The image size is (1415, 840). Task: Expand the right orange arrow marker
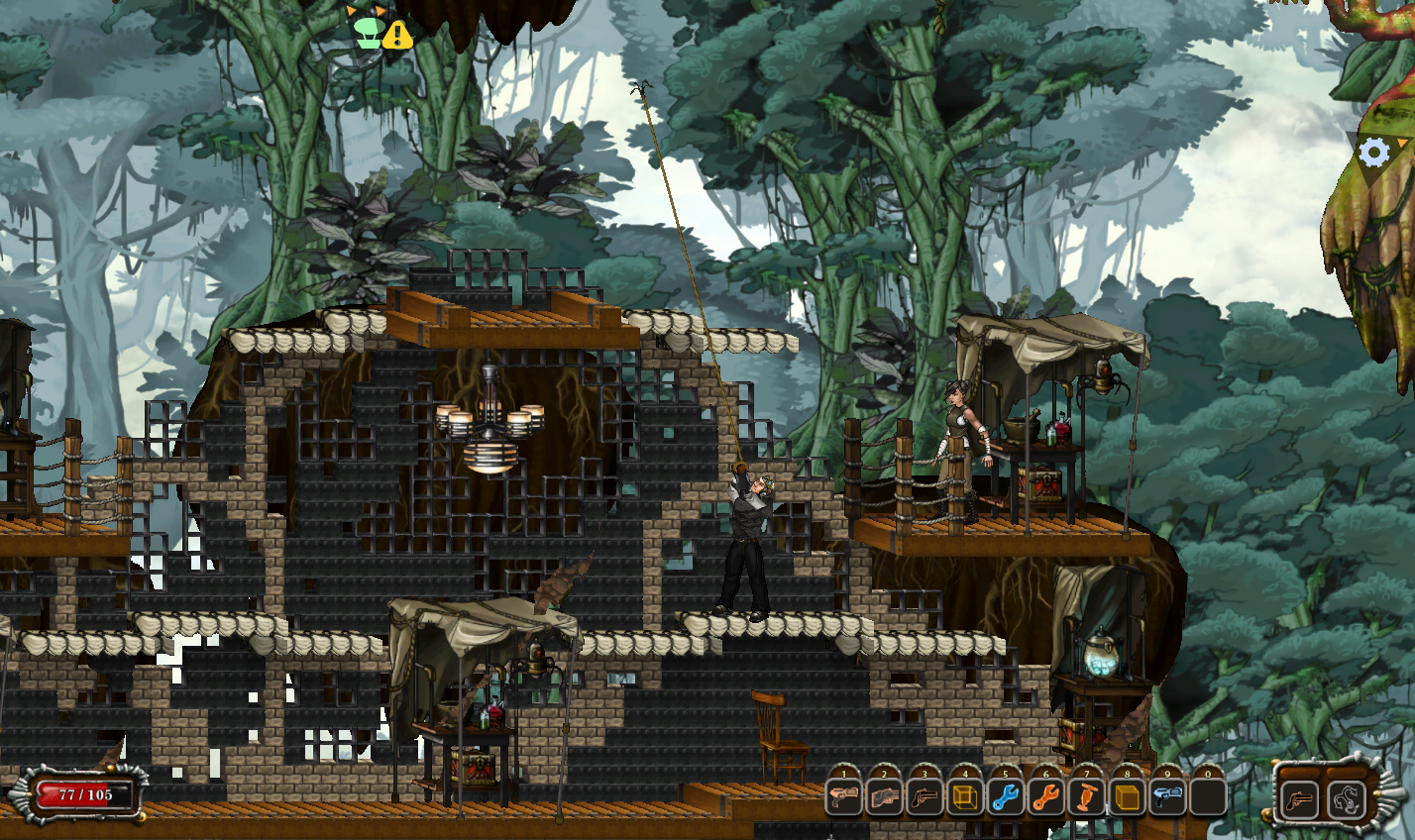tap(380, 13)
